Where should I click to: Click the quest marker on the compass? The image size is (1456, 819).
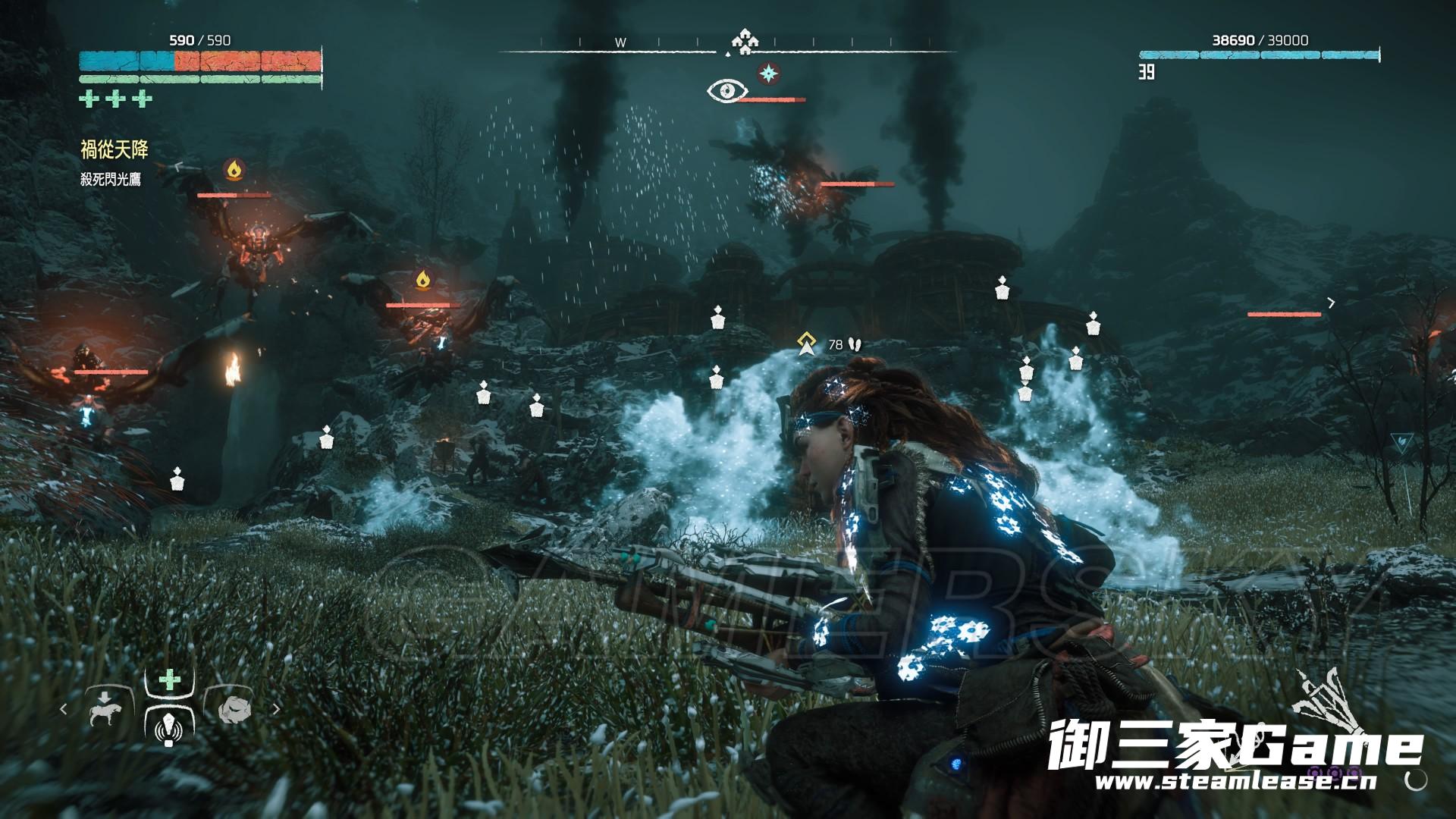point(744,42)
